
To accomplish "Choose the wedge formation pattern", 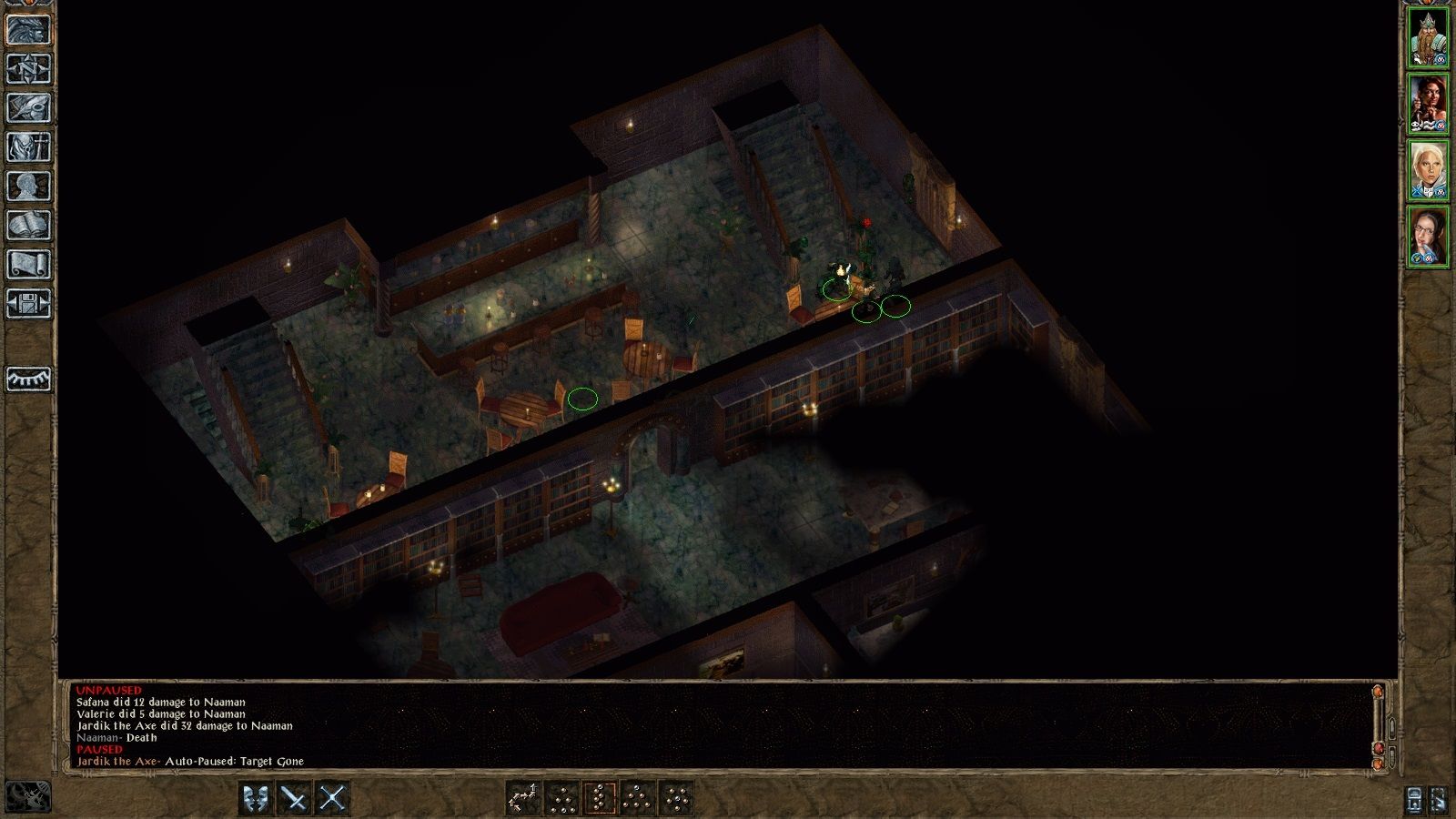I will coord(637,798).
